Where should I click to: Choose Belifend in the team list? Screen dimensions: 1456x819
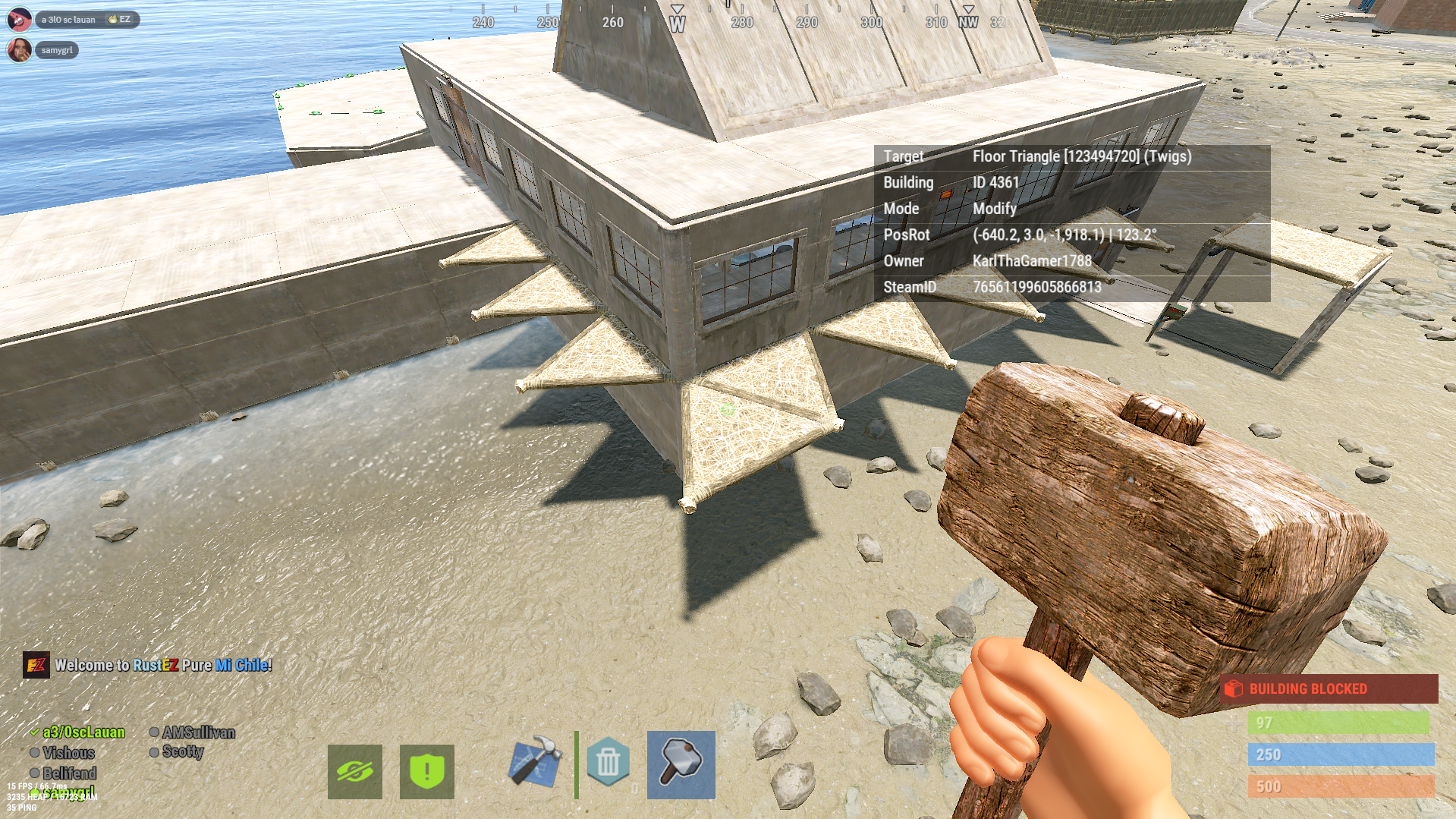click(69, 773)
